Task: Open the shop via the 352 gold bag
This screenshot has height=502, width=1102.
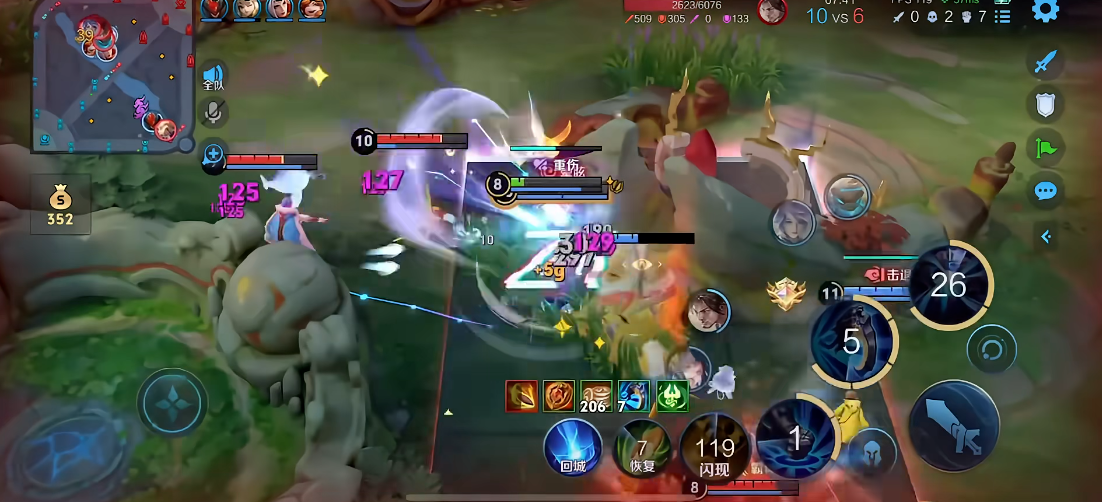Action: pyautogui.click(x=60, y=206)
